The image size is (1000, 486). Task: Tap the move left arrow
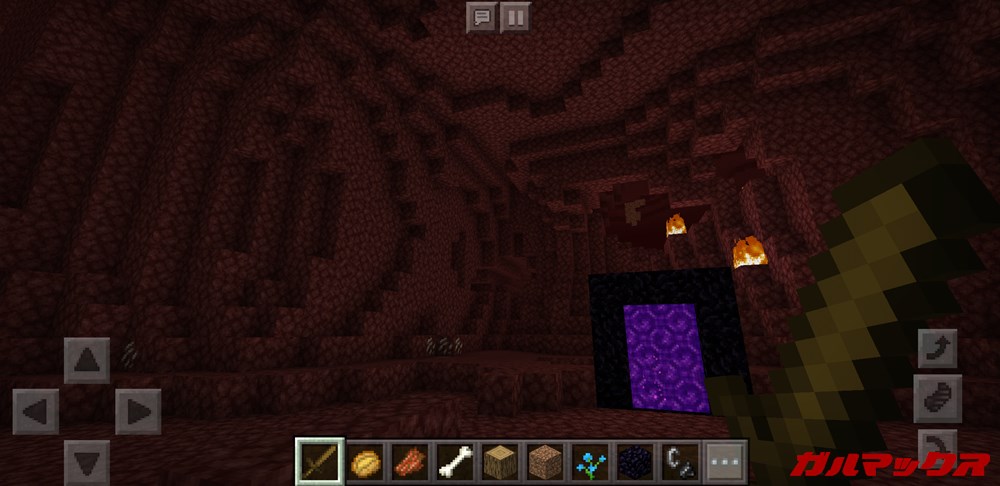[36, 411]
